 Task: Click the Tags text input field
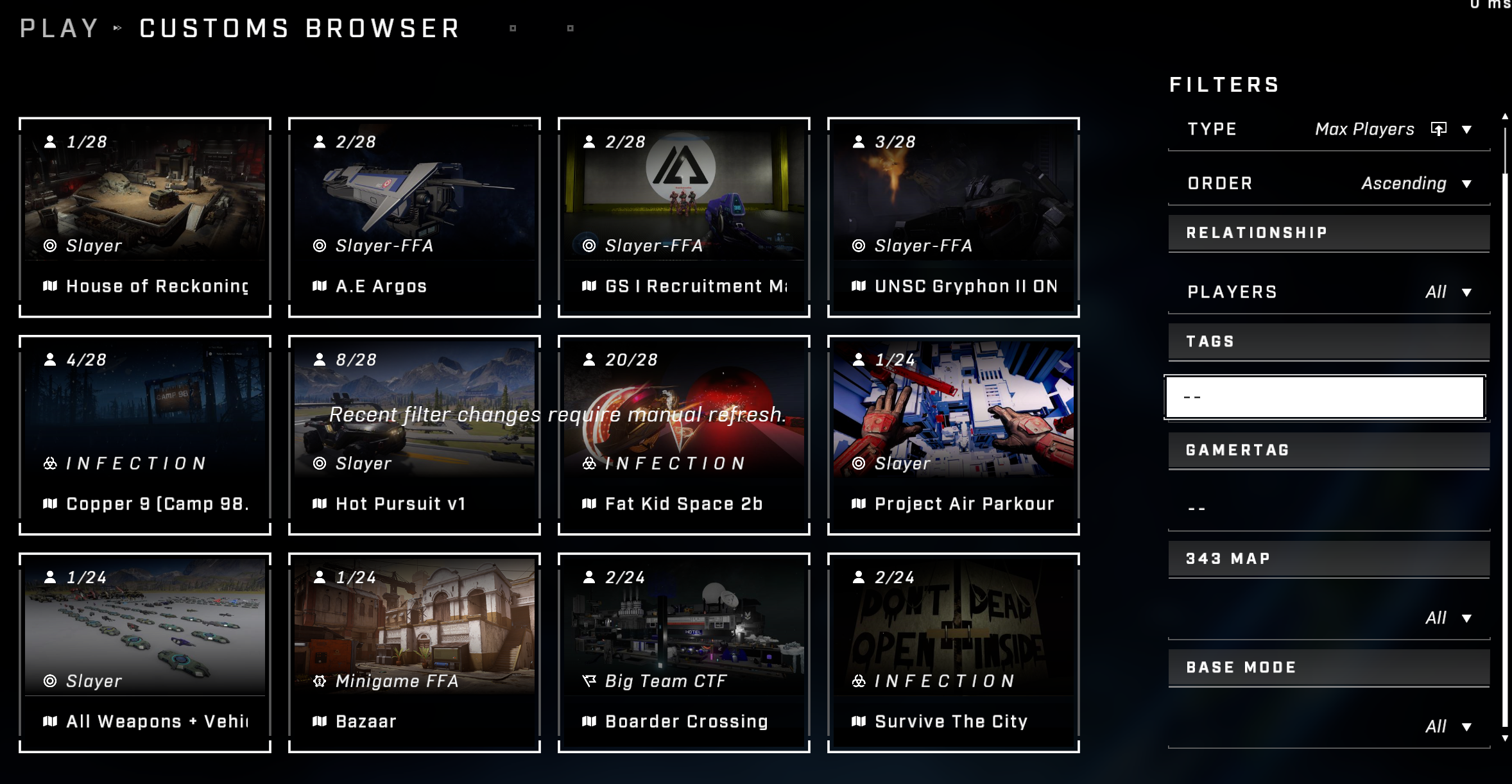(1325, 397)
